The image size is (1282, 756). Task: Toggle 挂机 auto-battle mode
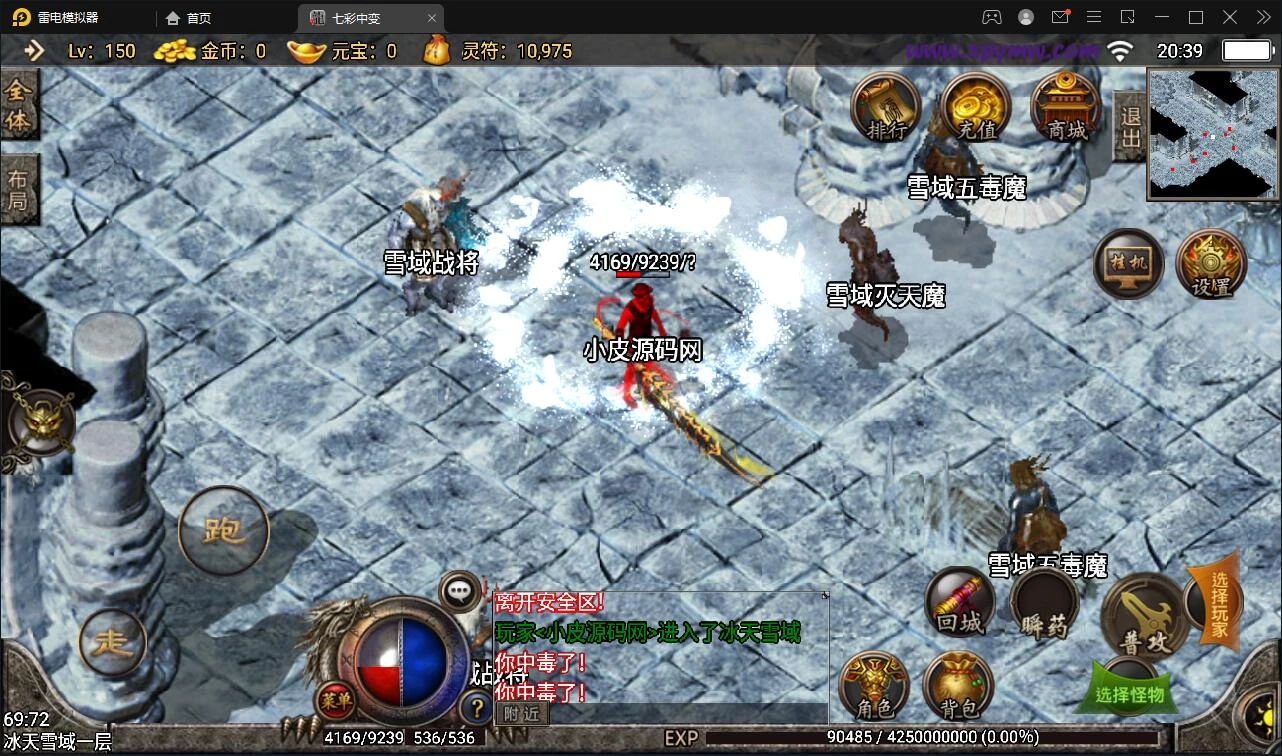click(x=1127, y=264)
